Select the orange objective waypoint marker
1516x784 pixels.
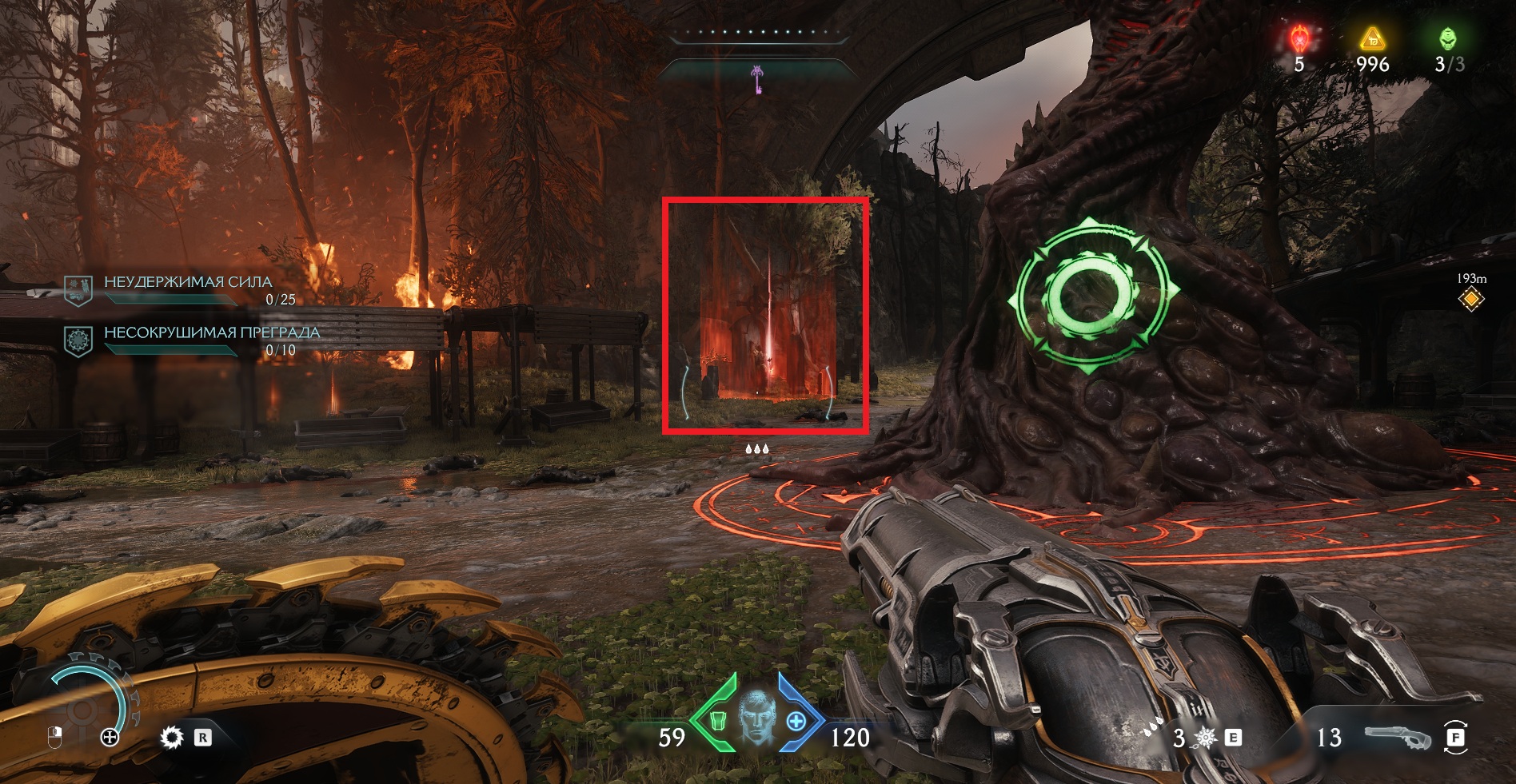(1471, 300)
